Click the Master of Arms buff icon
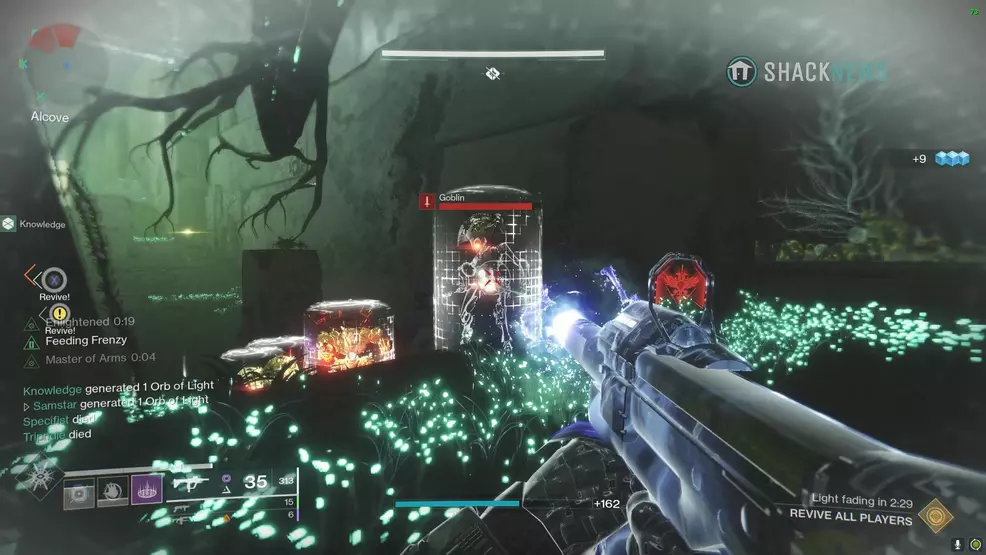 [x=31, y=358]
